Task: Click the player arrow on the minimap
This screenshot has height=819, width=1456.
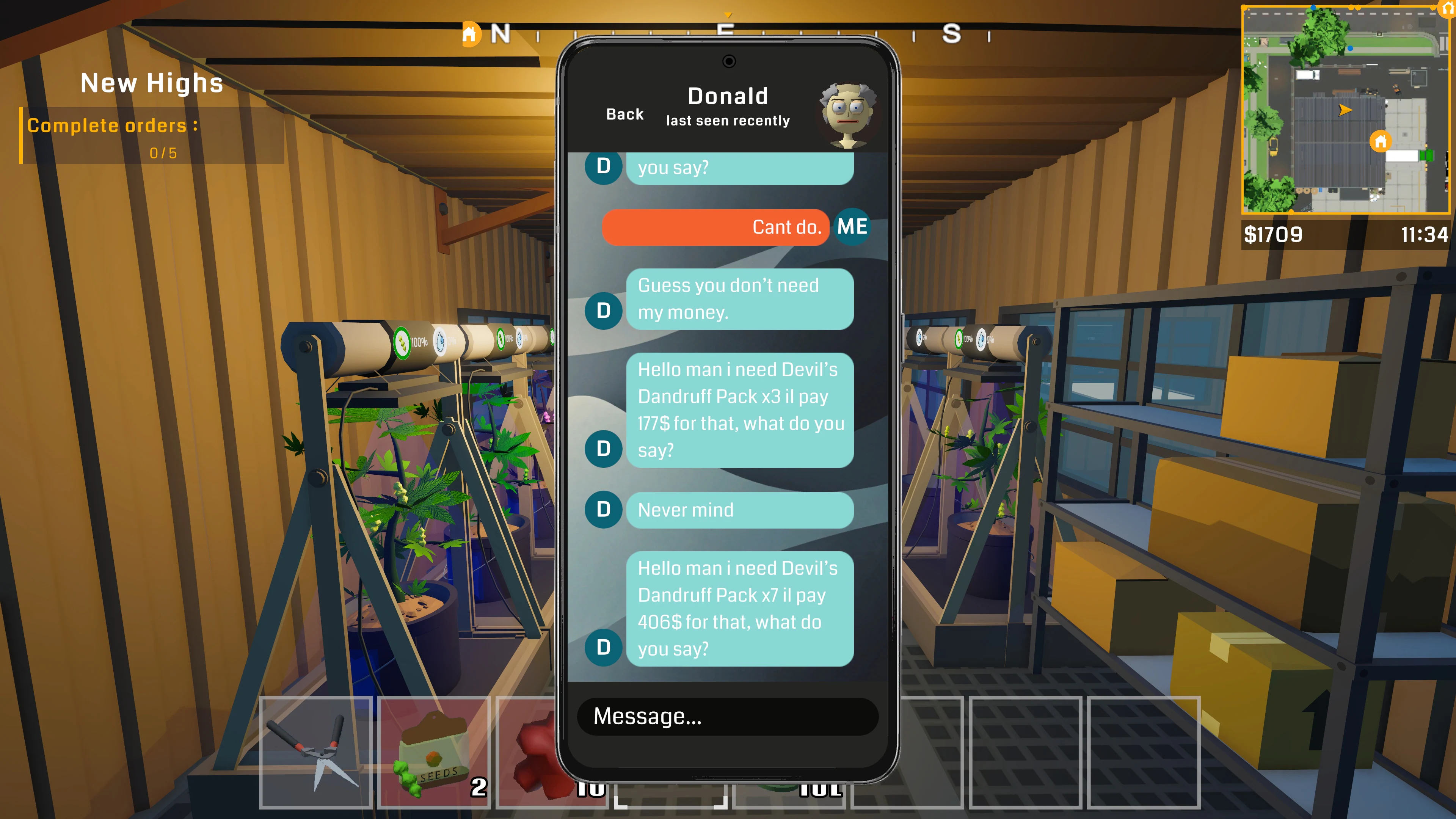Action: coord(1345,111)
